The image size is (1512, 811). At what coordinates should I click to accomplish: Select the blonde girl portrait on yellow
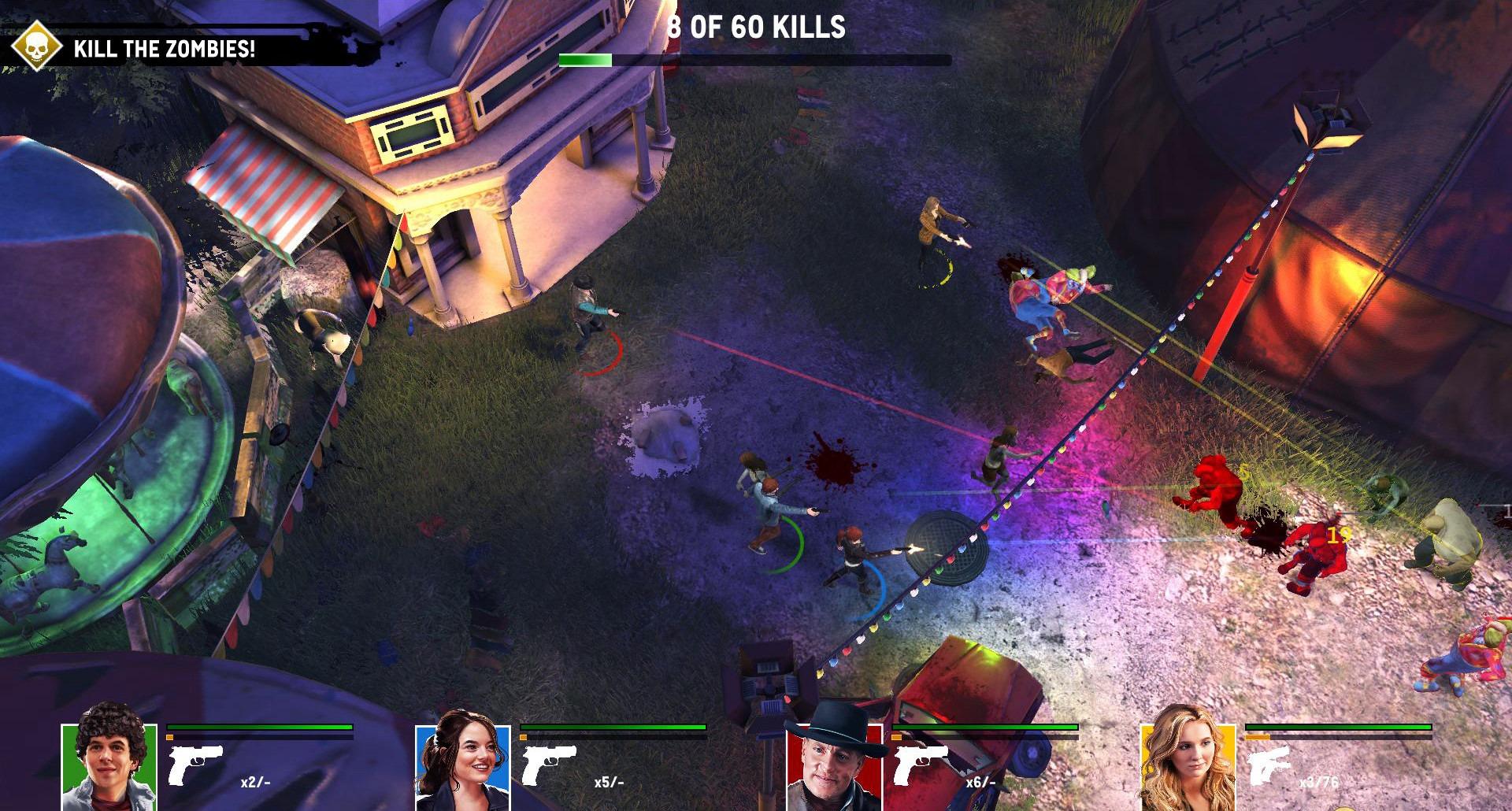(1187, 764)
